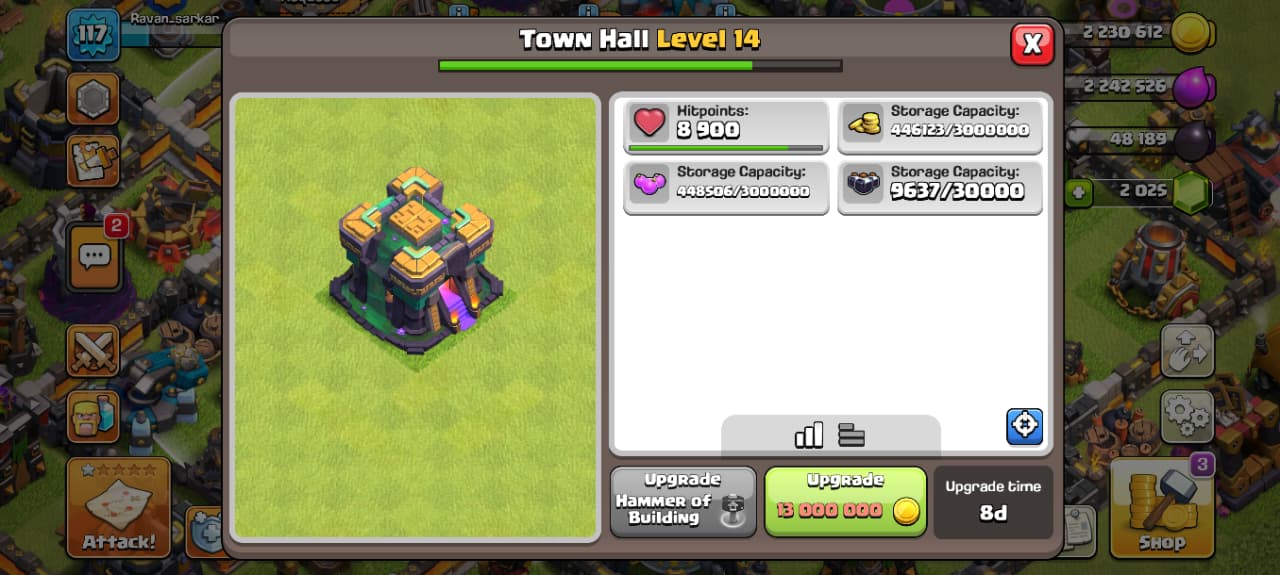Image resolution: width=1280 pixels, height=575 pixels.
Task: Close the Town Hall info window
Action: click(x=1032, y=43)
